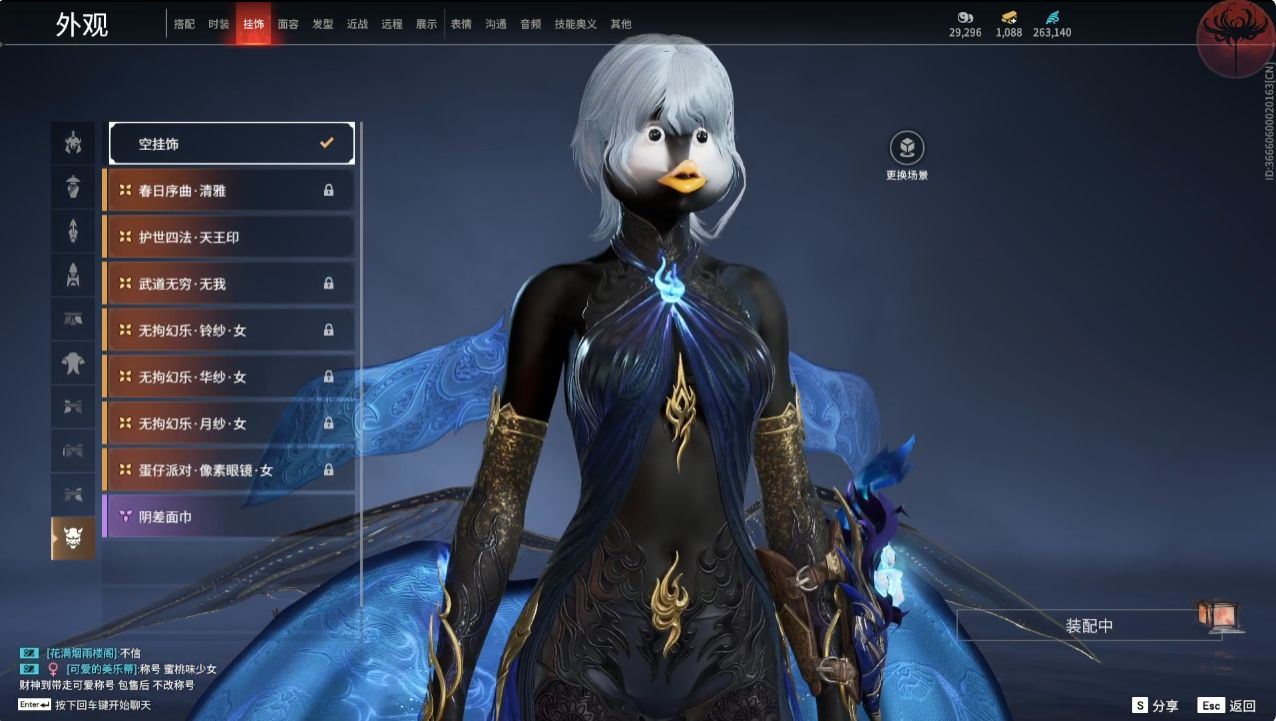This screenshot has height=721, width=1276.
Task: Choose the 无拘幻乐·月纱·女 entry
Action: (229, 424)
